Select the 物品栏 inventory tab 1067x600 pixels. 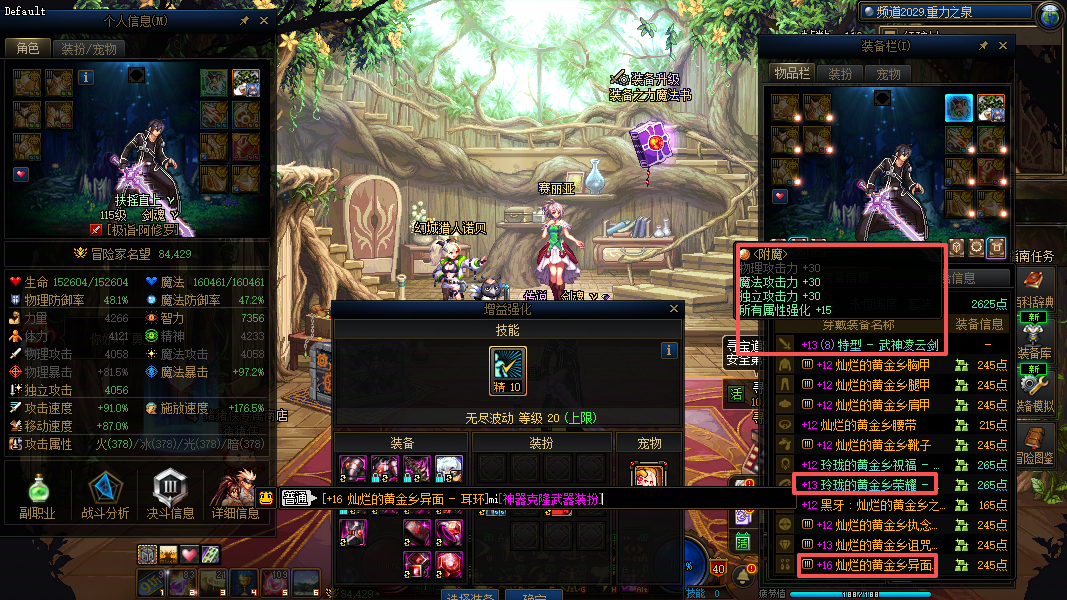[x=792, y=74]
